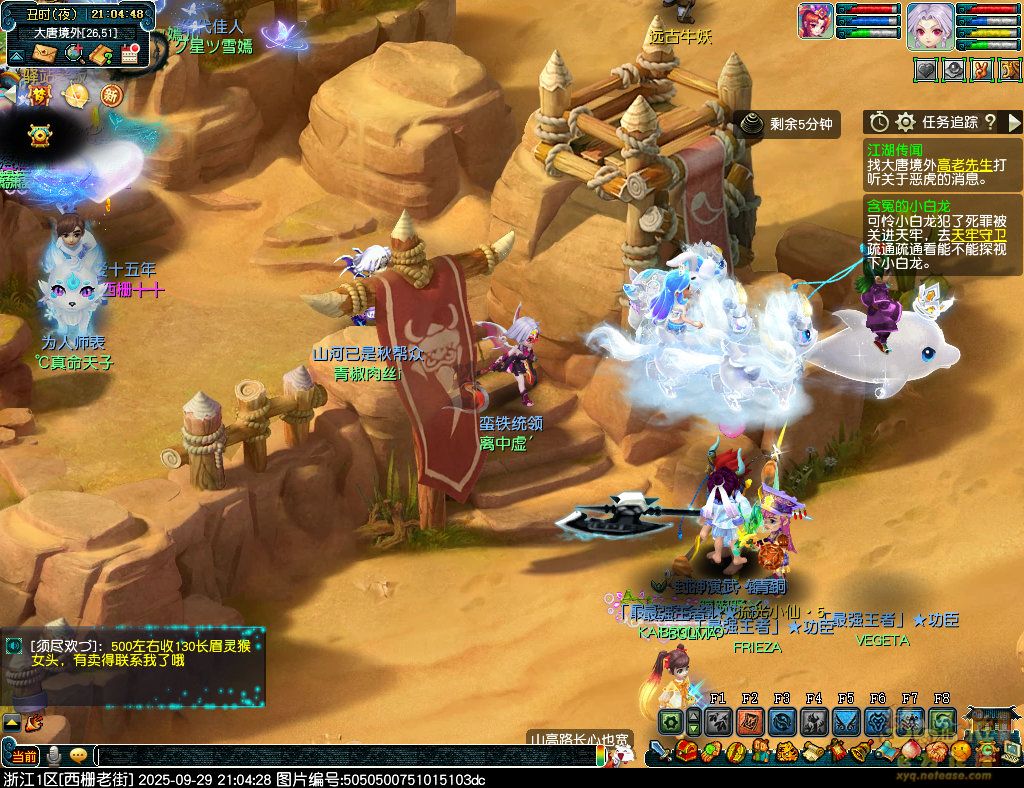Open quest tracker settings gear
This screenshot has height=788, width=1024.
905,122
